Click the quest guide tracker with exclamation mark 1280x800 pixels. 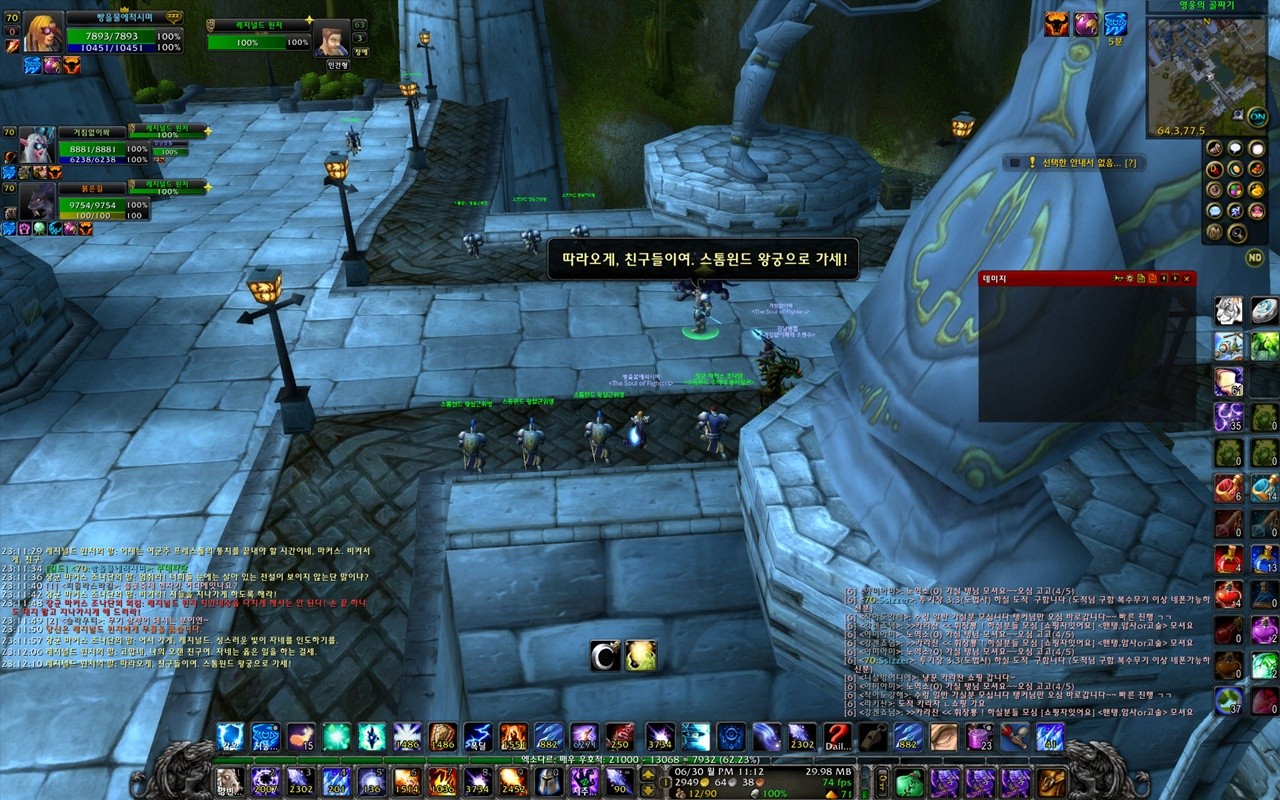pyautogui.click(x=1075, y=162)
